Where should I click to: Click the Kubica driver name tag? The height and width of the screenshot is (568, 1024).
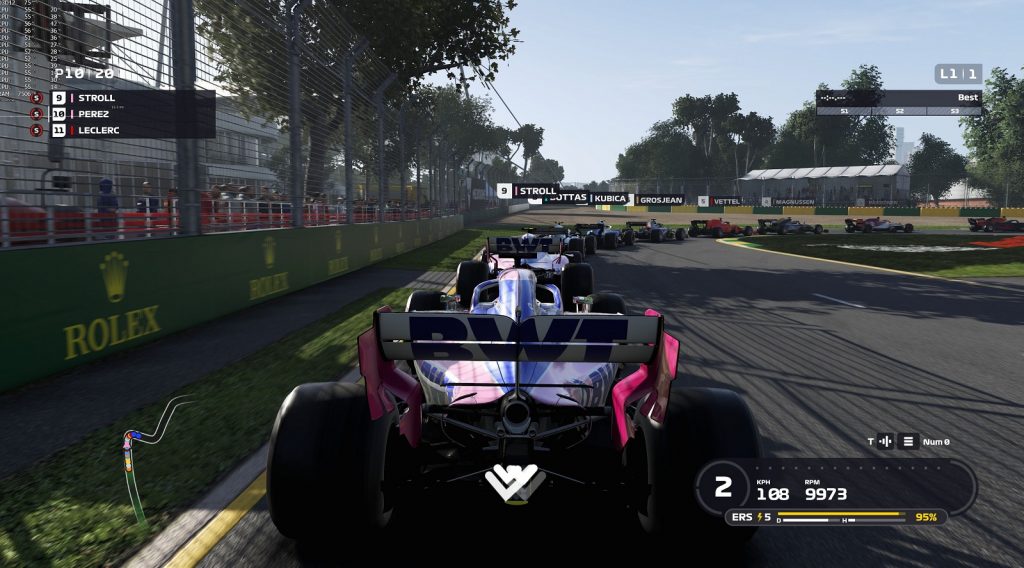pyautogui.click(x=609, y=199)
